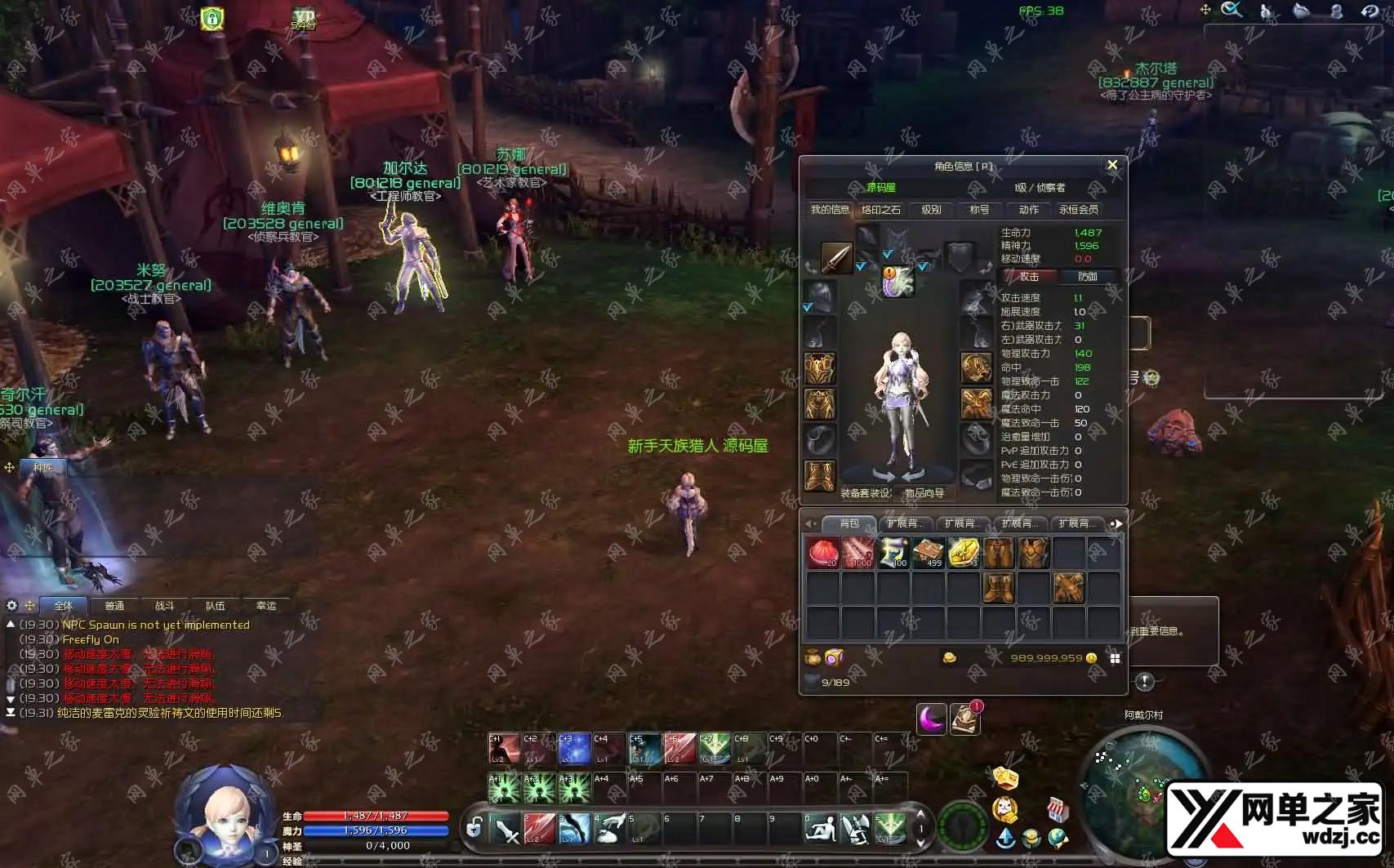The height and width of the screenshot is (868, 1394).
Task: Open the 永恒会员 membership tab
Action: (x=1078, y=210)
